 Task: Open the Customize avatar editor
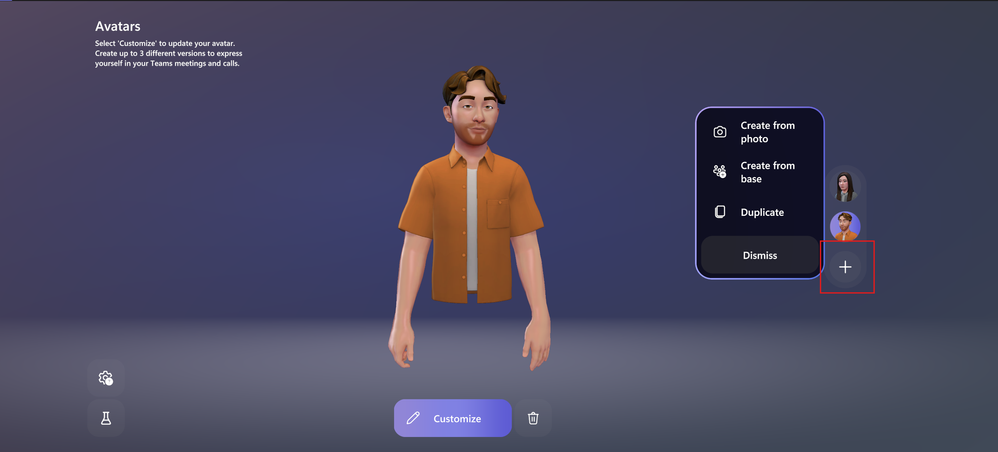452,418
